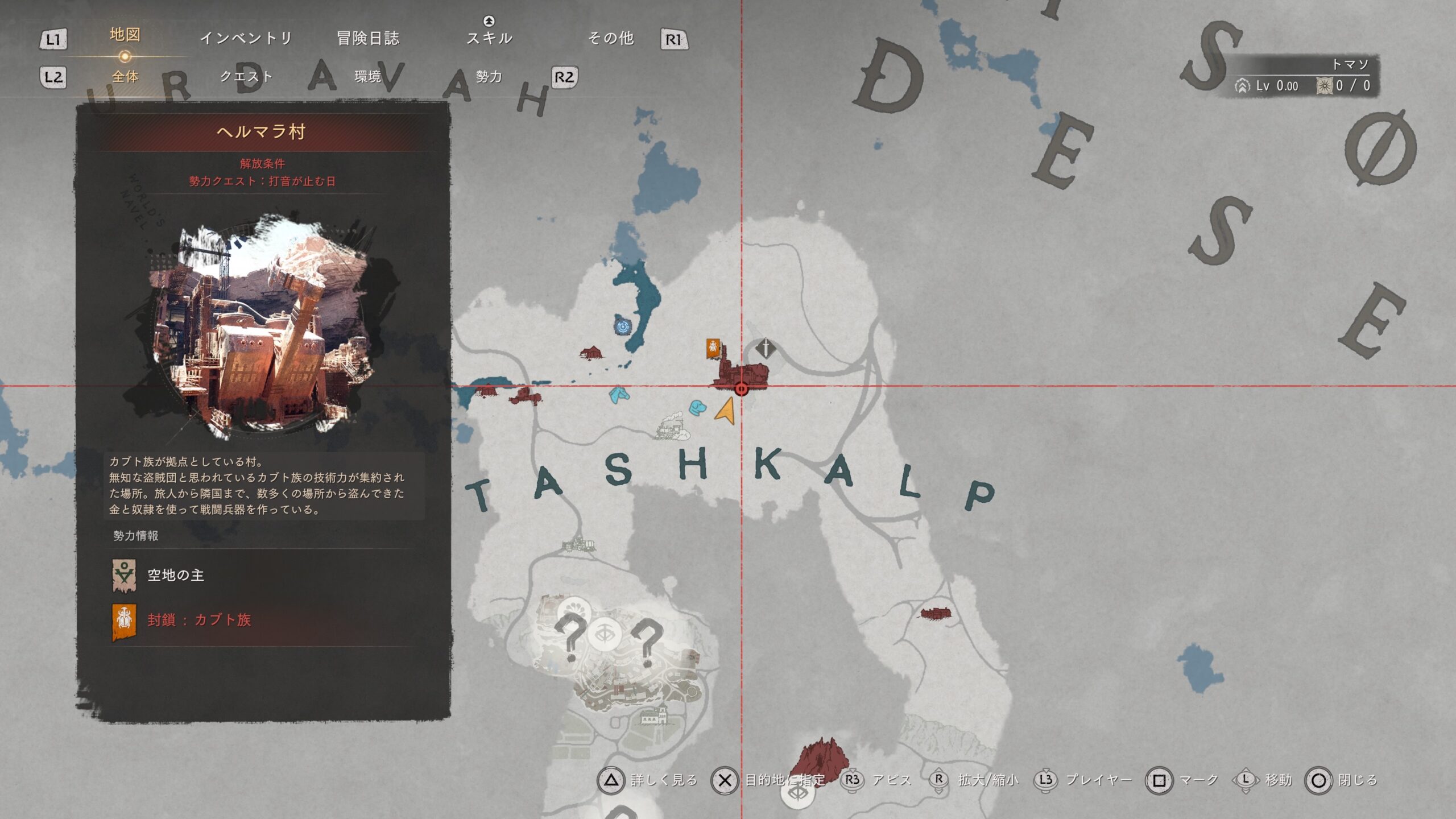Open the 冒険日誌 tab

point(368,38)
